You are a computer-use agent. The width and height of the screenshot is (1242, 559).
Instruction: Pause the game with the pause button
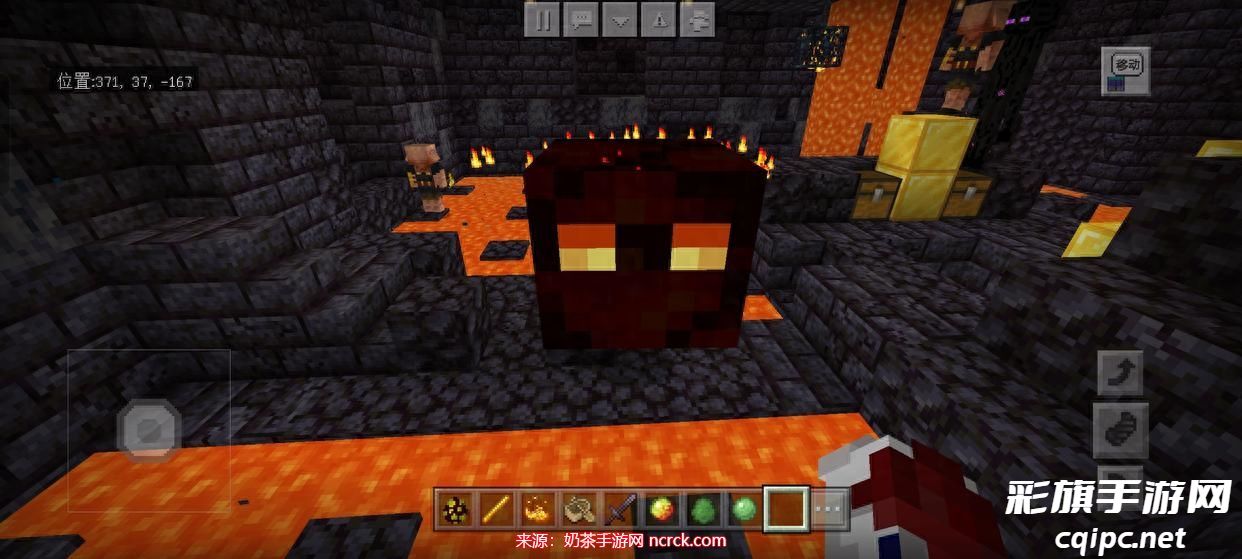click(x=542, y=20)
